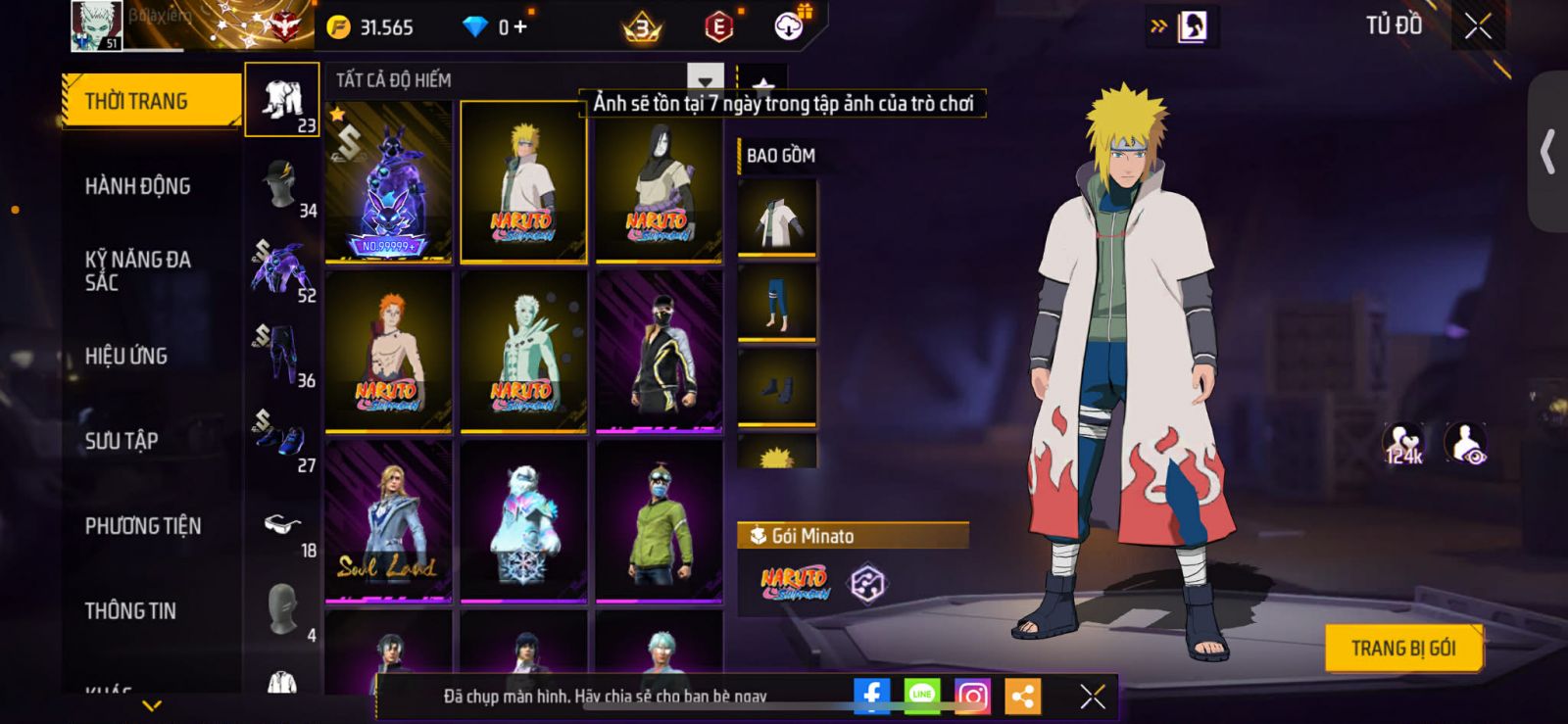Select the Hiệu Ứng category
Viewport: 1568px width, 724px height.
(x=126, y=356)
